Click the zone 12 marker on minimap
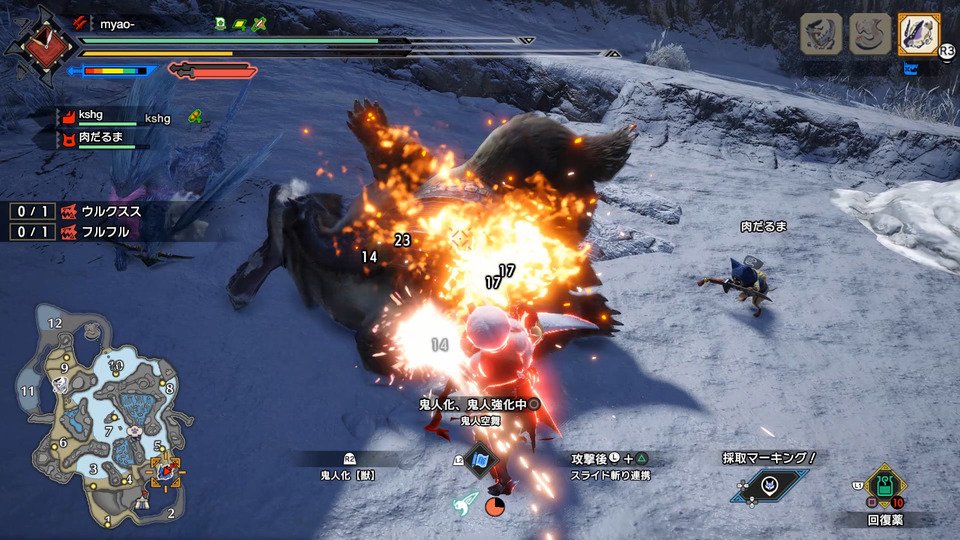This screenshot has width=960, height=540. click(x=55, y=322)
